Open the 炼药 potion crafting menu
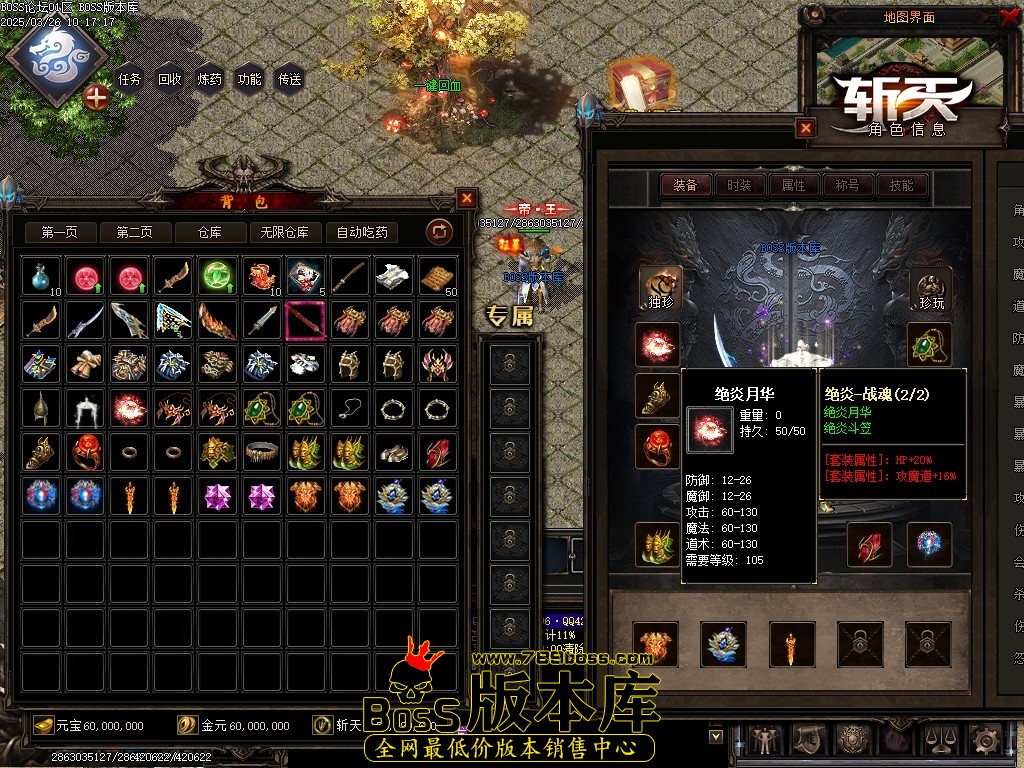 point(210,80)
